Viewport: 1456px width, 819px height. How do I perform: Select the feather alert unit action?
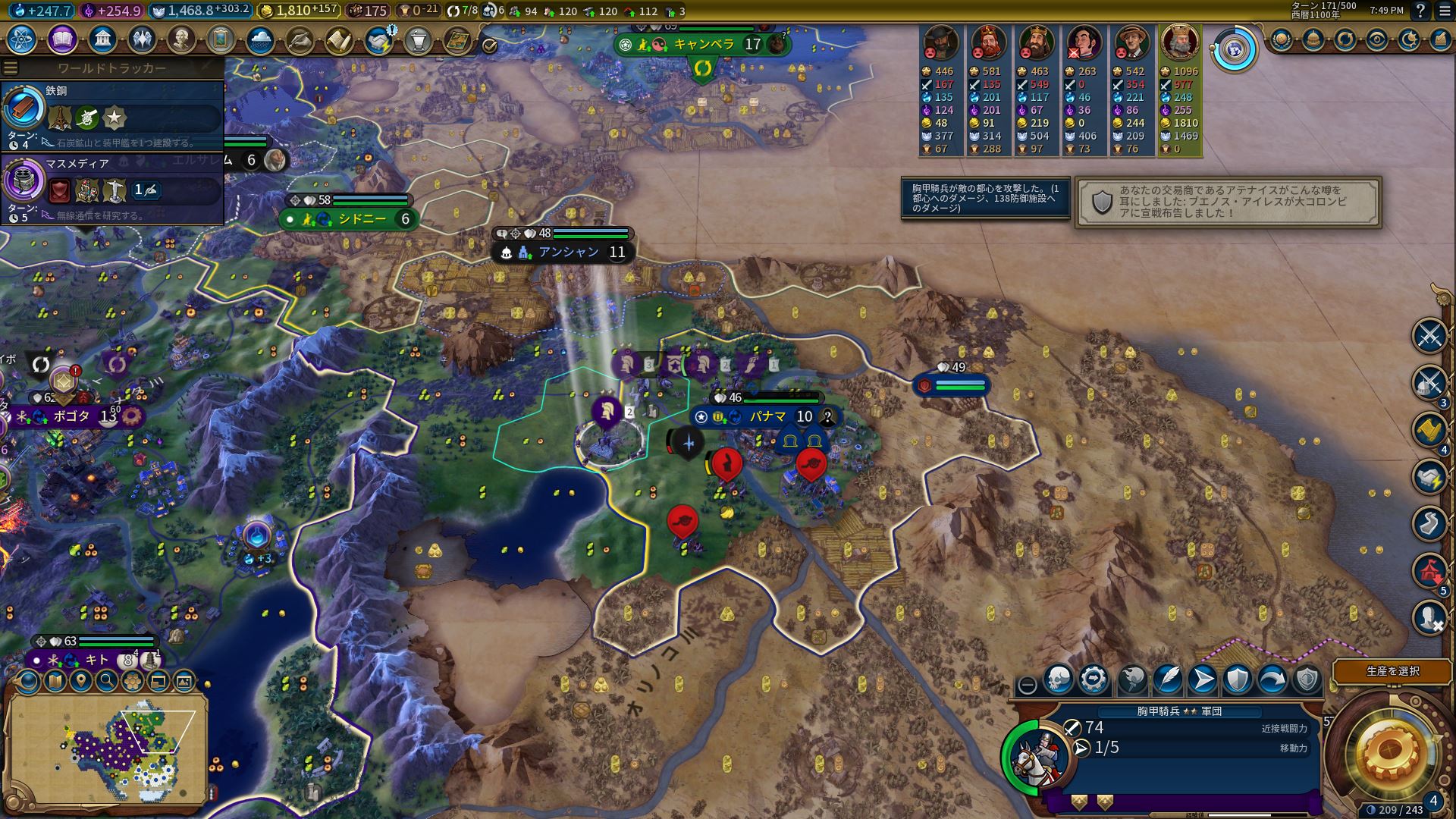pyautogui.click(x=1167, y=680)
